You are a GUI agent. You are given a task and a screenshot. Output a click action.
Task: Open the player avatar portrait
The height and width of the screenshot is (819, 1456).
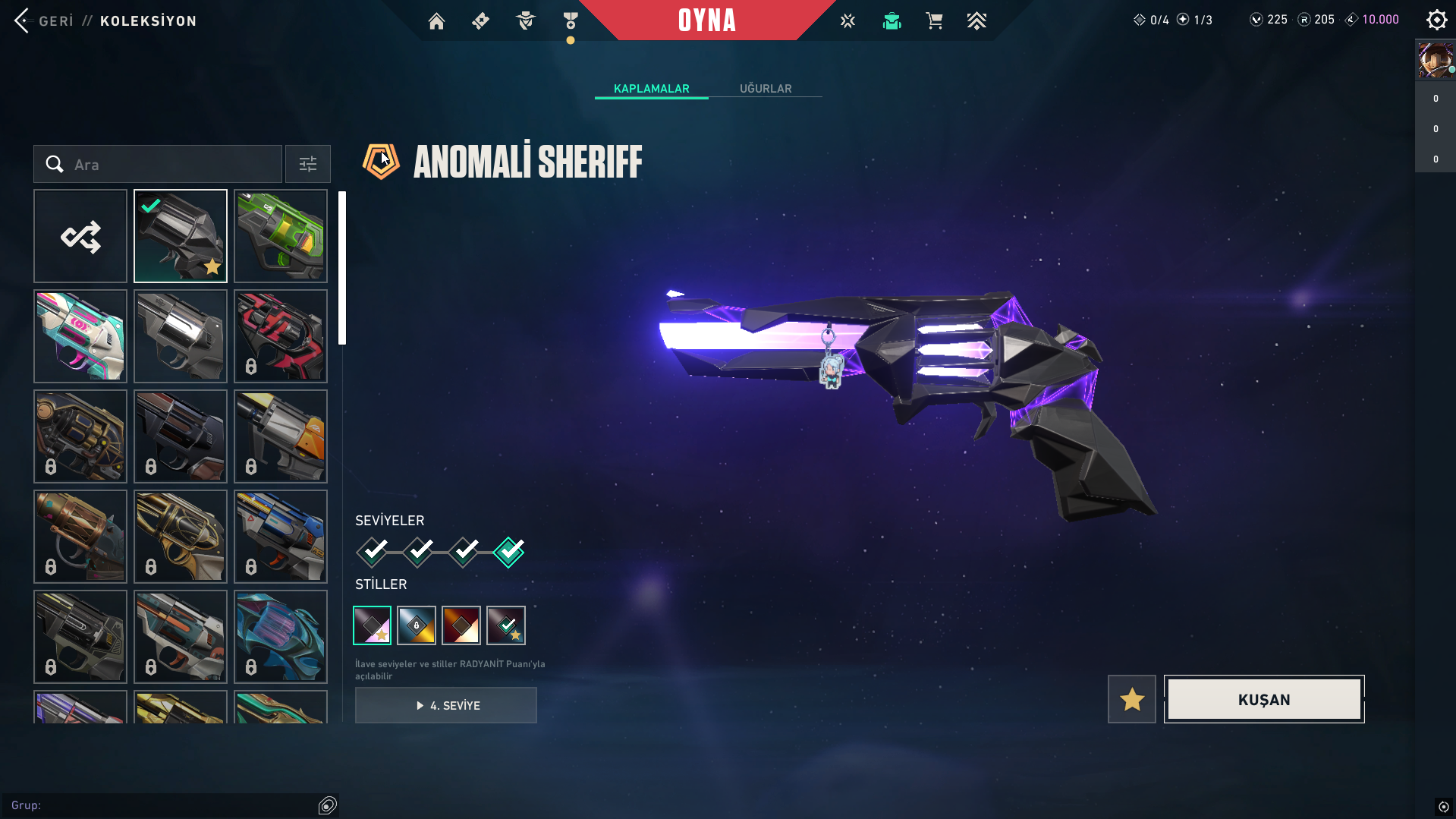(1436, 61)
